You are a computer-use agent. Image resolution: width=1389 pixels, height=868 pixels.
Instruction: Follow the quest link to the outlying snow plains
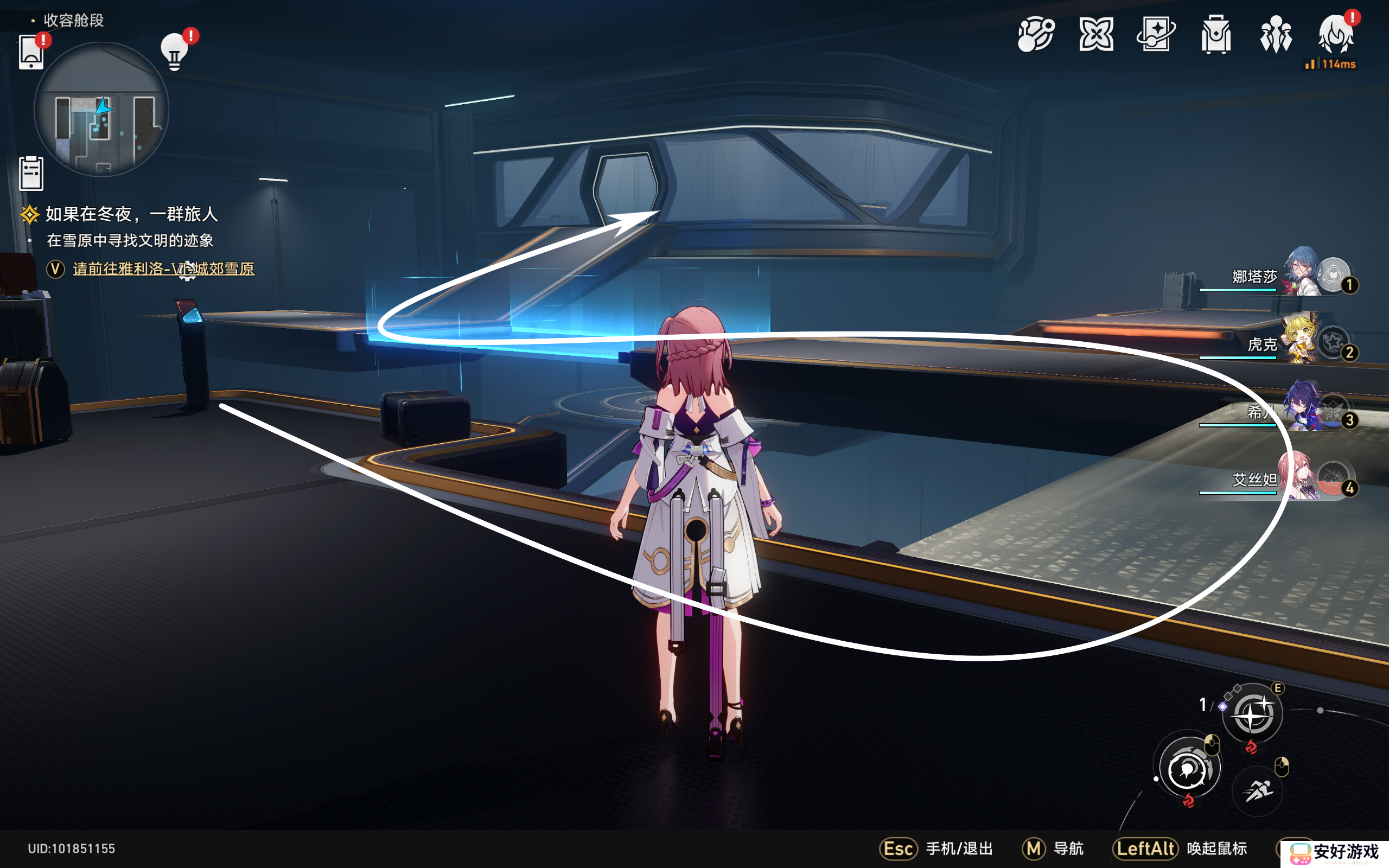point(163,269)
